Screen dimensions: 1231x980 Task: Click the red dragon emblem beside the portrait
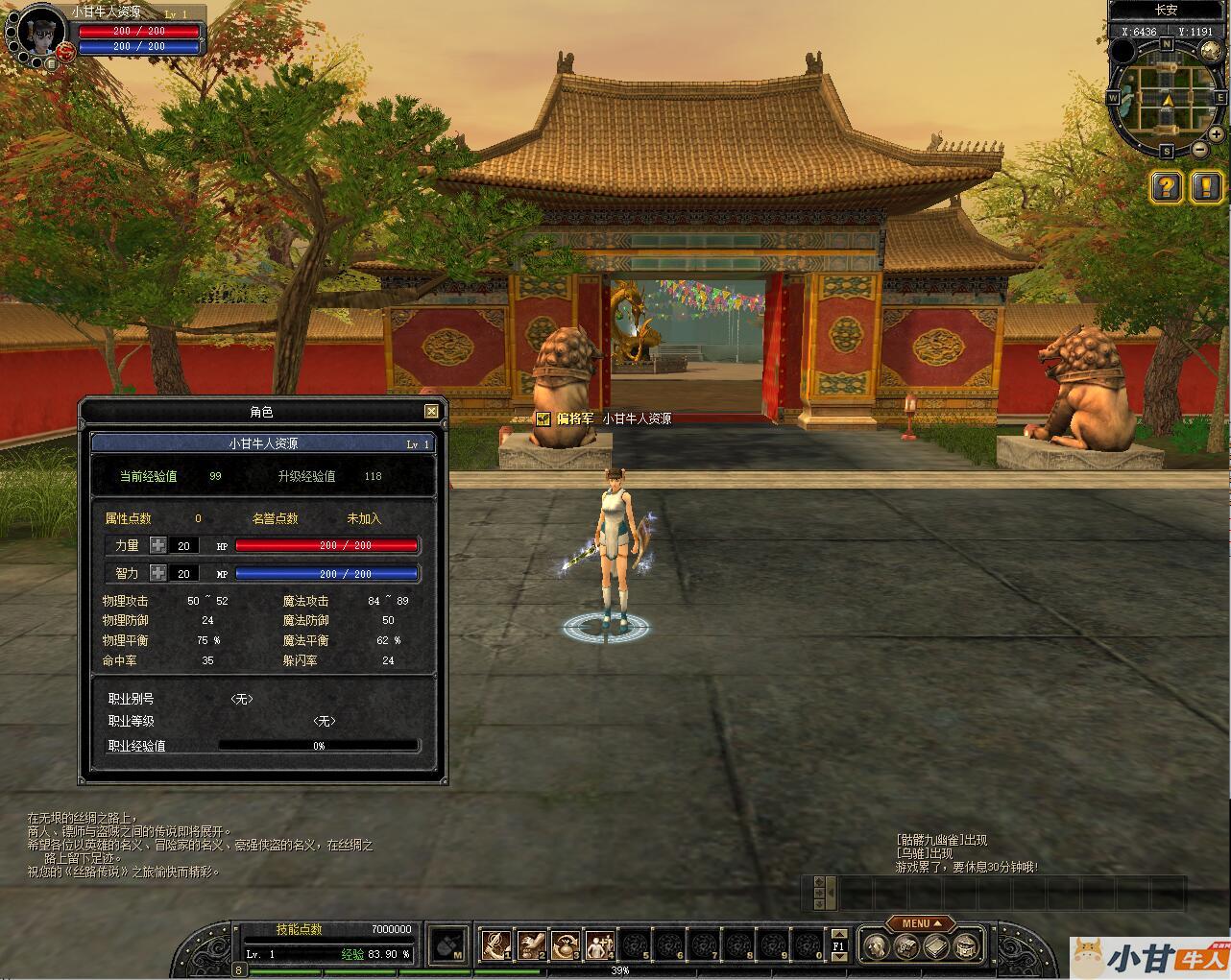tap(66, 52)
